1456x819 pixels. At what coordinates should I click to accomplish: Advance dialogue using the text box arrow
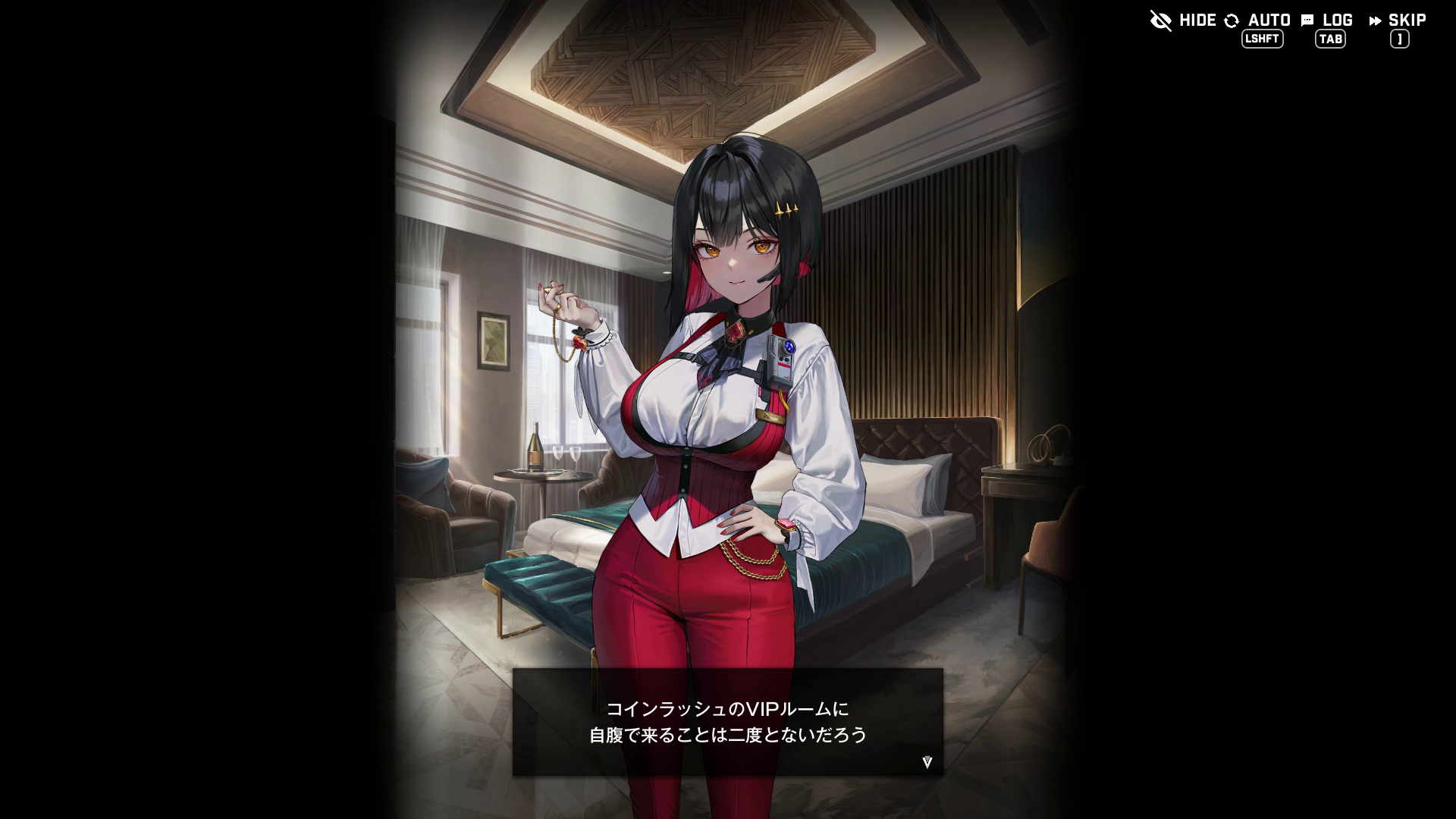coord(927,762)
